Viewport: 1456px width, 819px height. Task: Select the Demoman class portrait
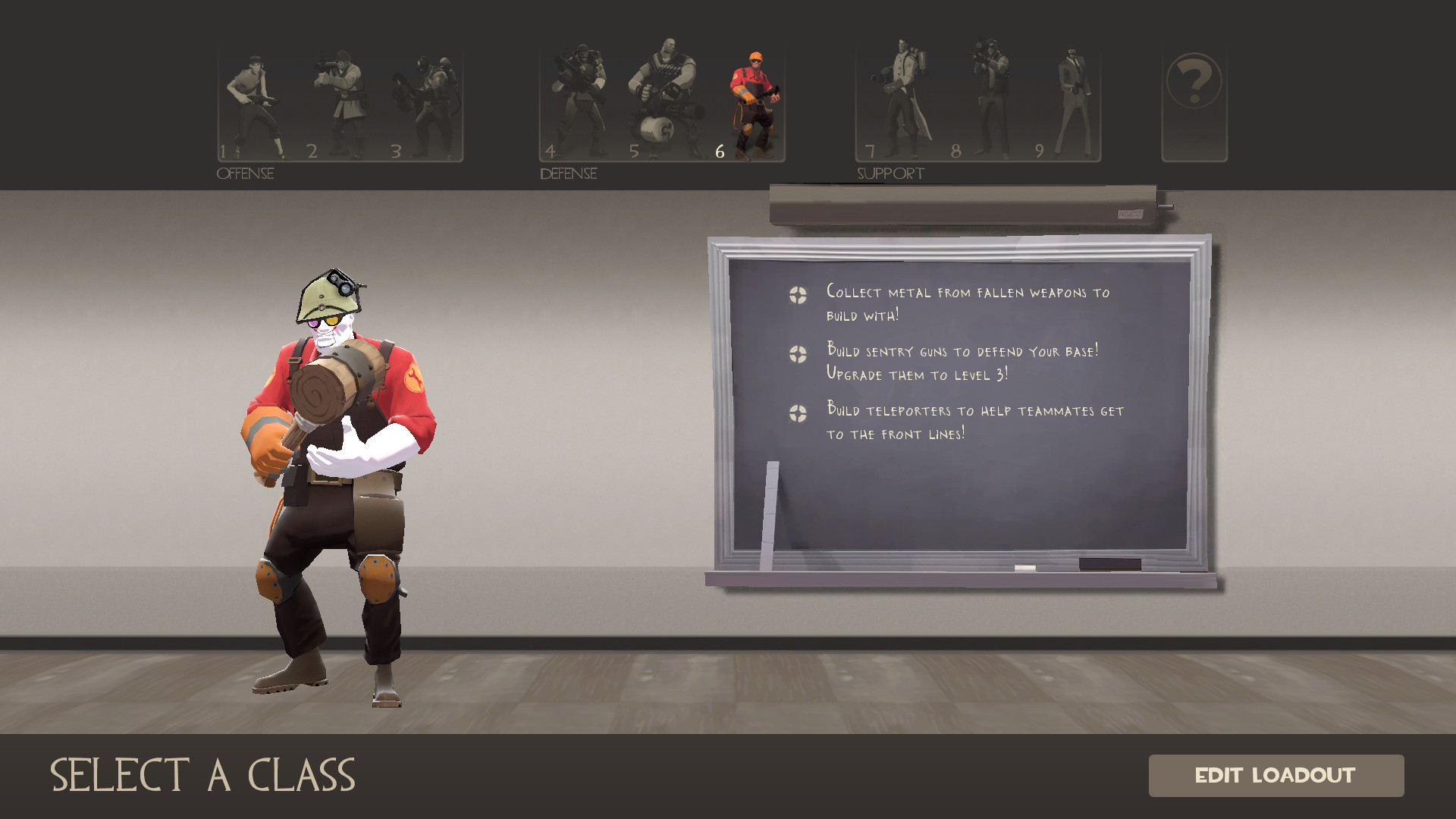coord(580,99)
